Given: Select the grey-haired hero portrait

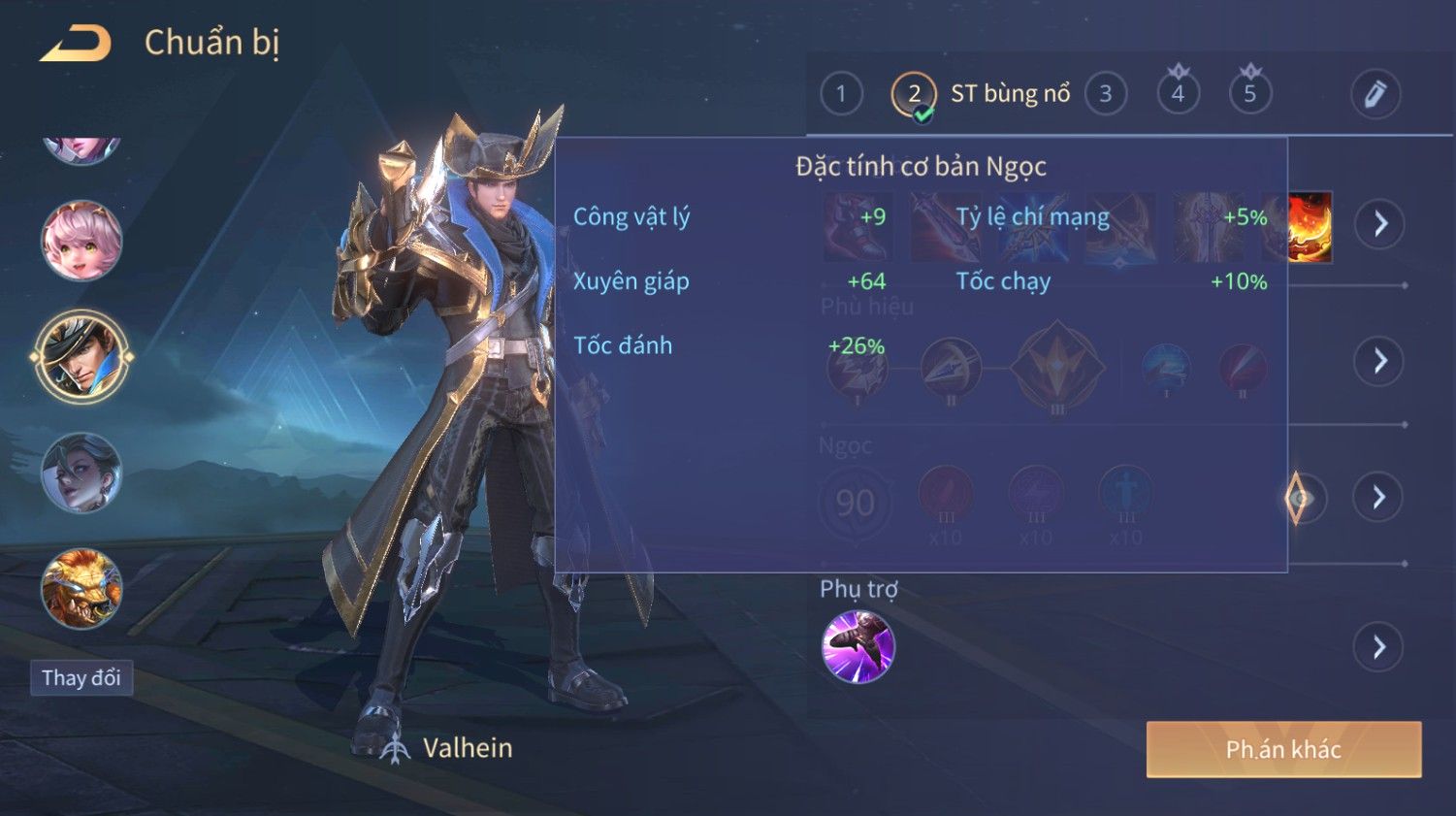Looking at the screenshot, I should coord(81,473).
